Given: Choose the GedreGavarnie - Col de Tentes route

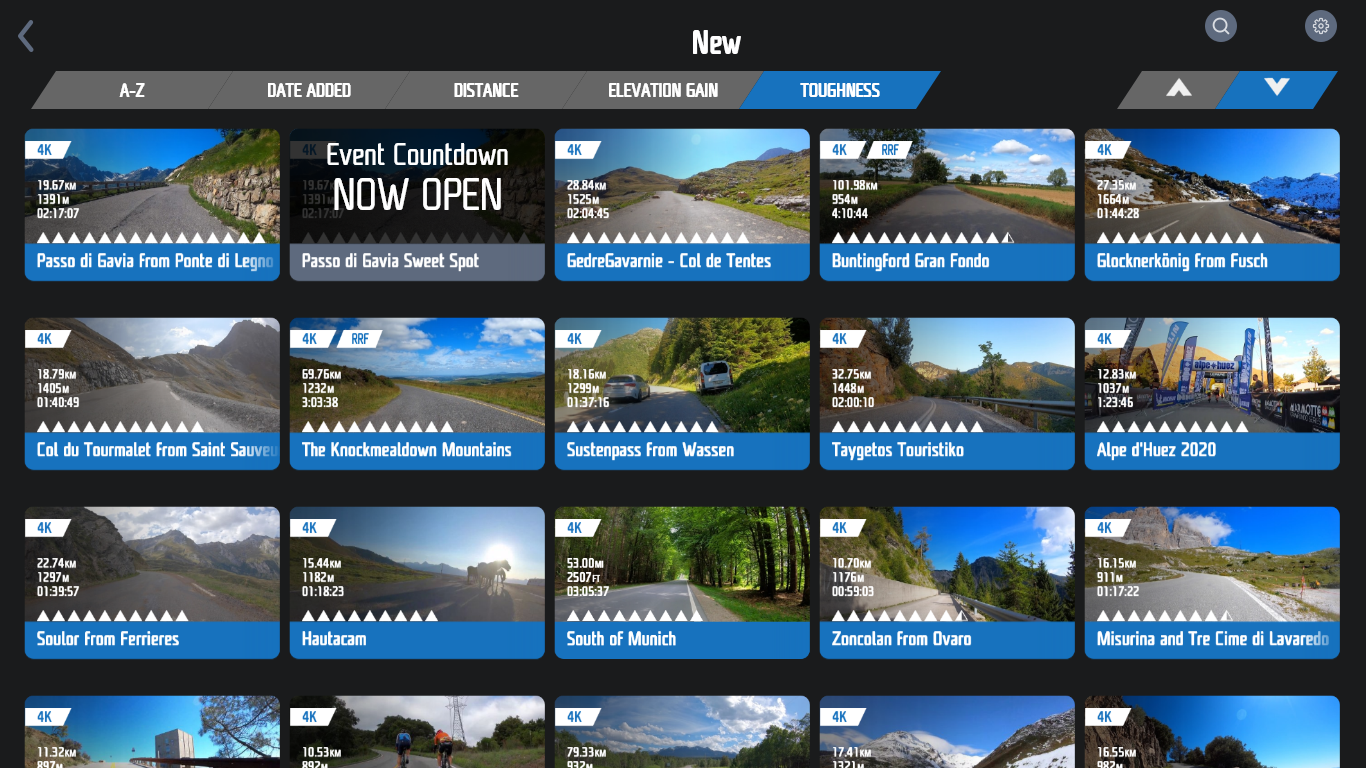Looking at the screenshot, I should [x=682, y=204].
